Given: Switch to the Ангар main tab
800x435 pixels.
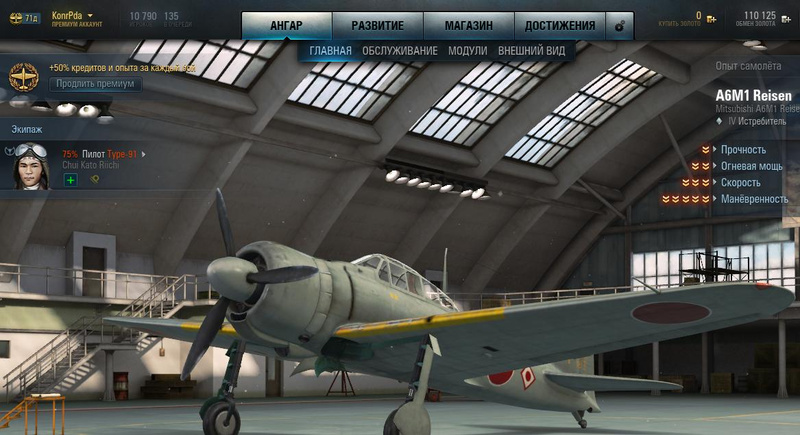Looking at the screenshot, I should [286, 25].
